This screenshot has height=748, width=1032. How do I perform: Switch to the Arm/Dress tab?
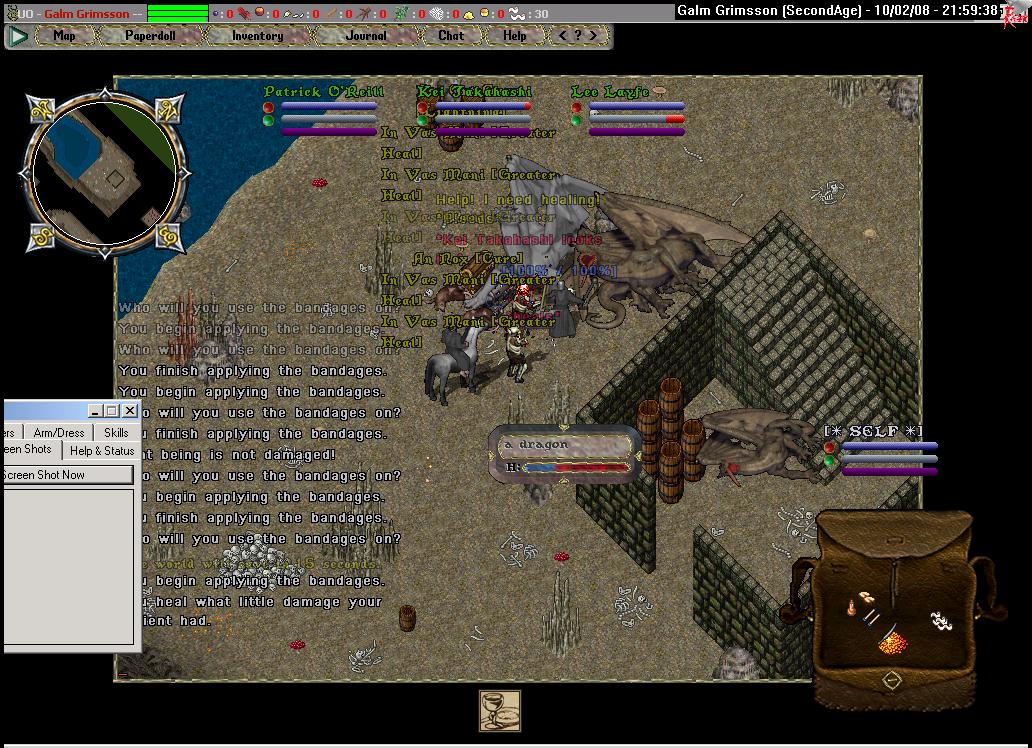tap(59, 433)
